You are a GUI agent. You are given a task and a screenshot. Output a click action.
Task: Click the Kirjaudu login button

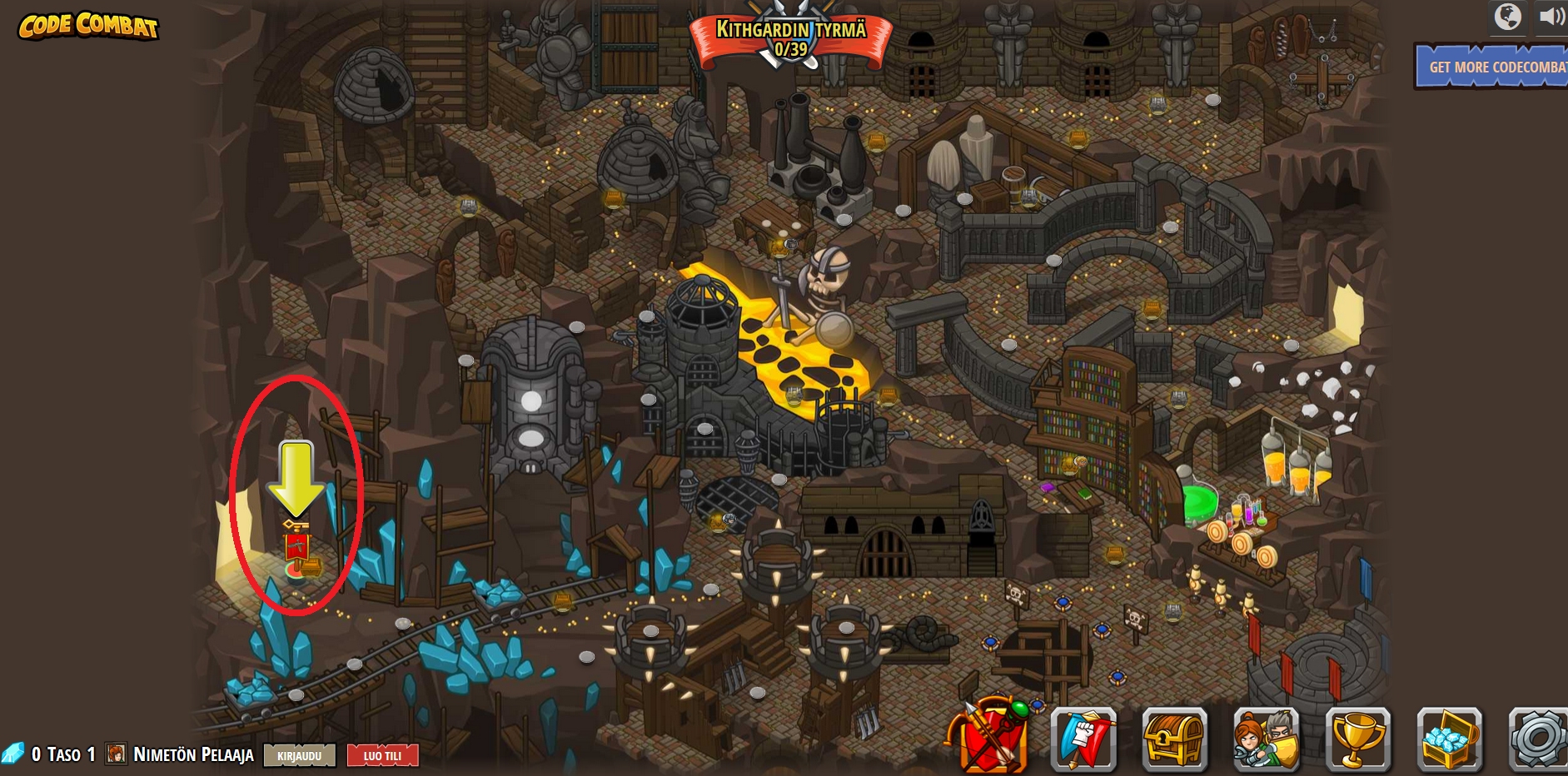click(300, 755)
